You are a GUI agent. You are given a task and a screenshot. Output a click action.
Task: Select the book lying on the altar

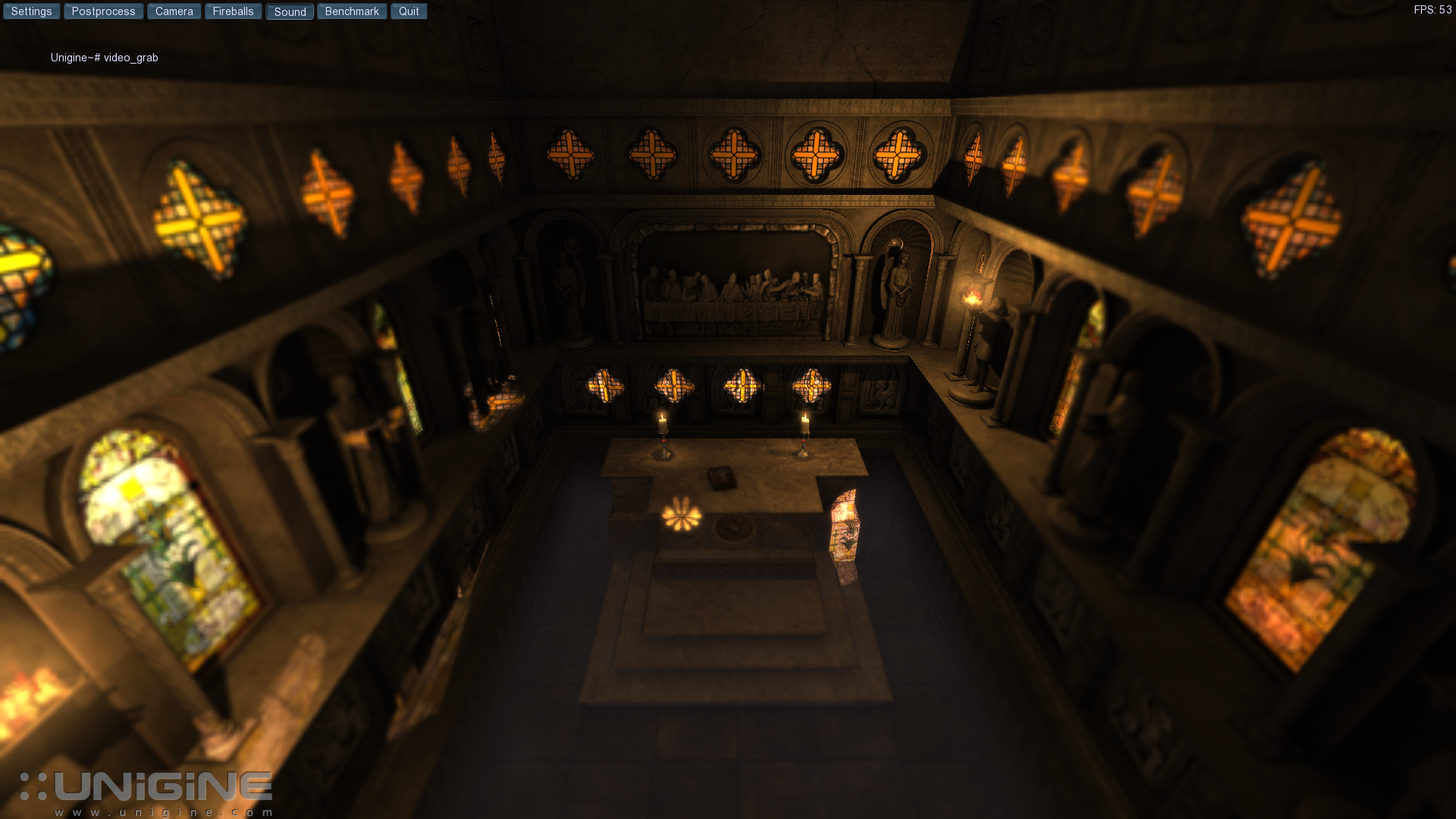[720, 474]
